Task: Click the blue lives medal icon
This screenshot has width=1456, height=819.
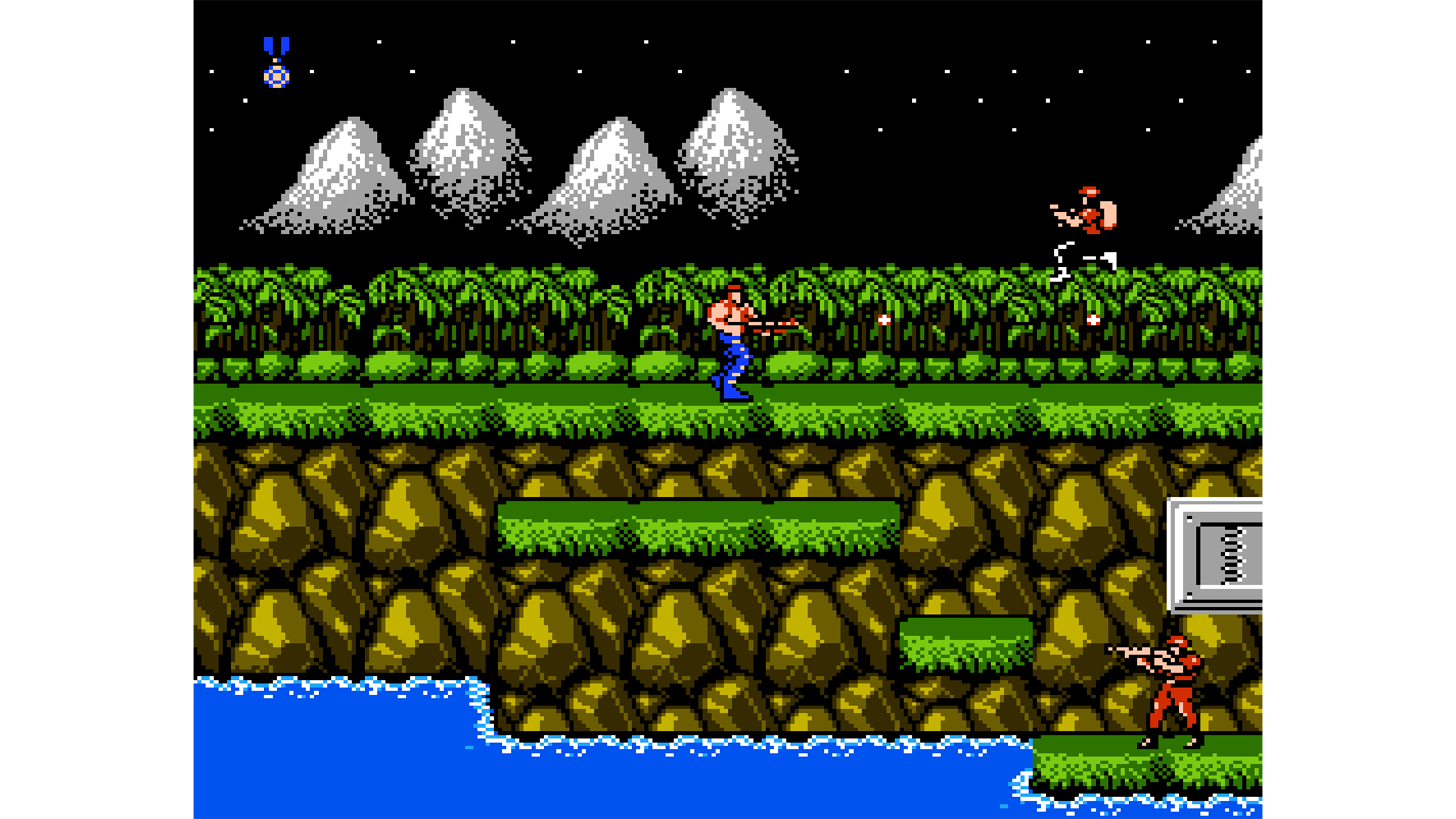Action: click(x=277, y=62)
